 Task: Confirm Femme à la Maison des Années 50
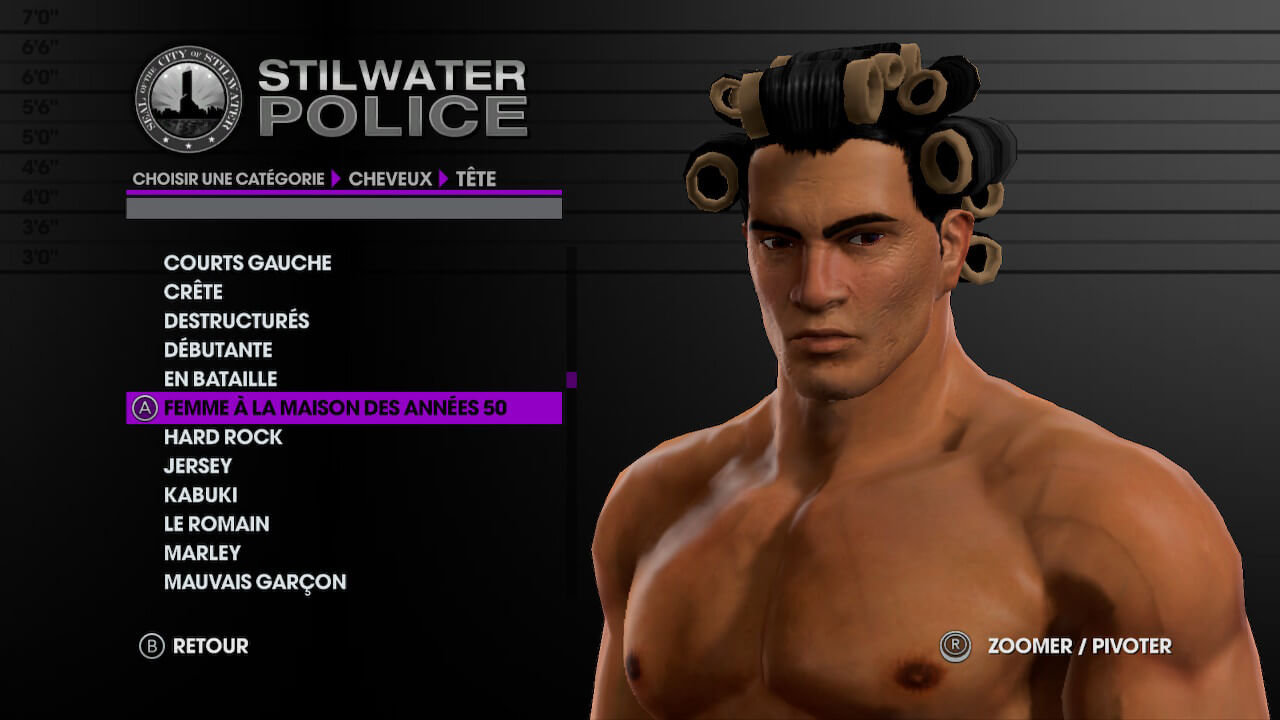(335, 408)
